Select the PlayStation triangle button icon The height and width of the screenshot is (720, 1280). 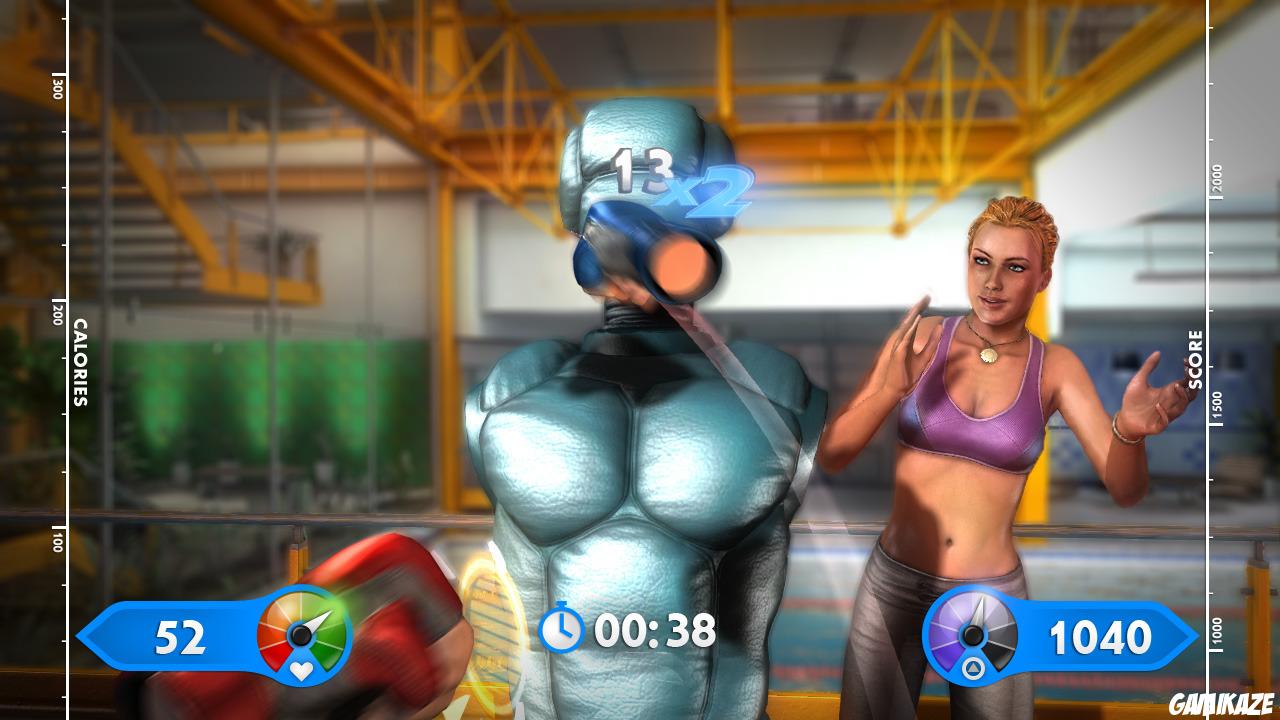(x=974, y=667)
